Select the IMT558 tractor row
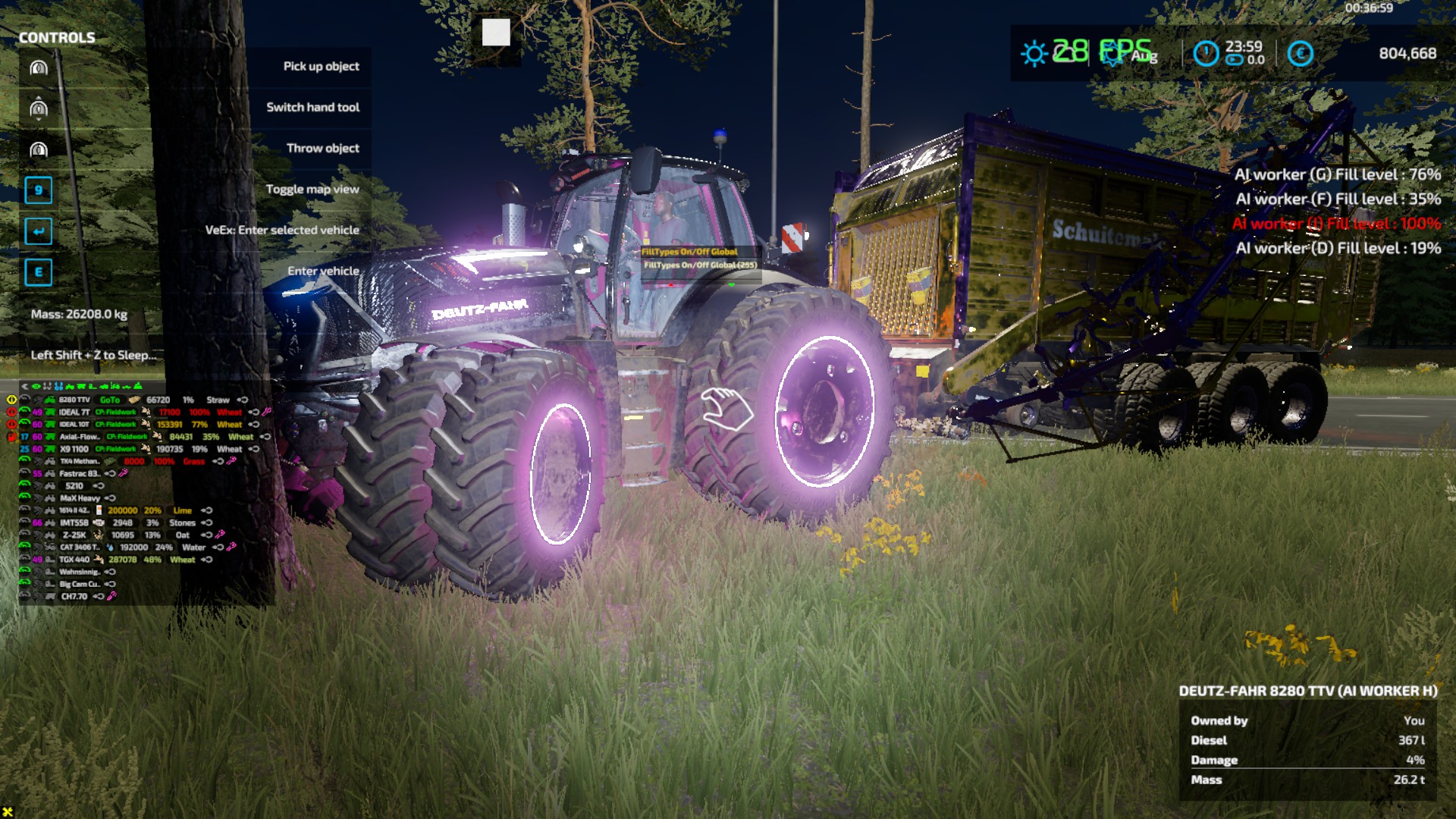 74,522
